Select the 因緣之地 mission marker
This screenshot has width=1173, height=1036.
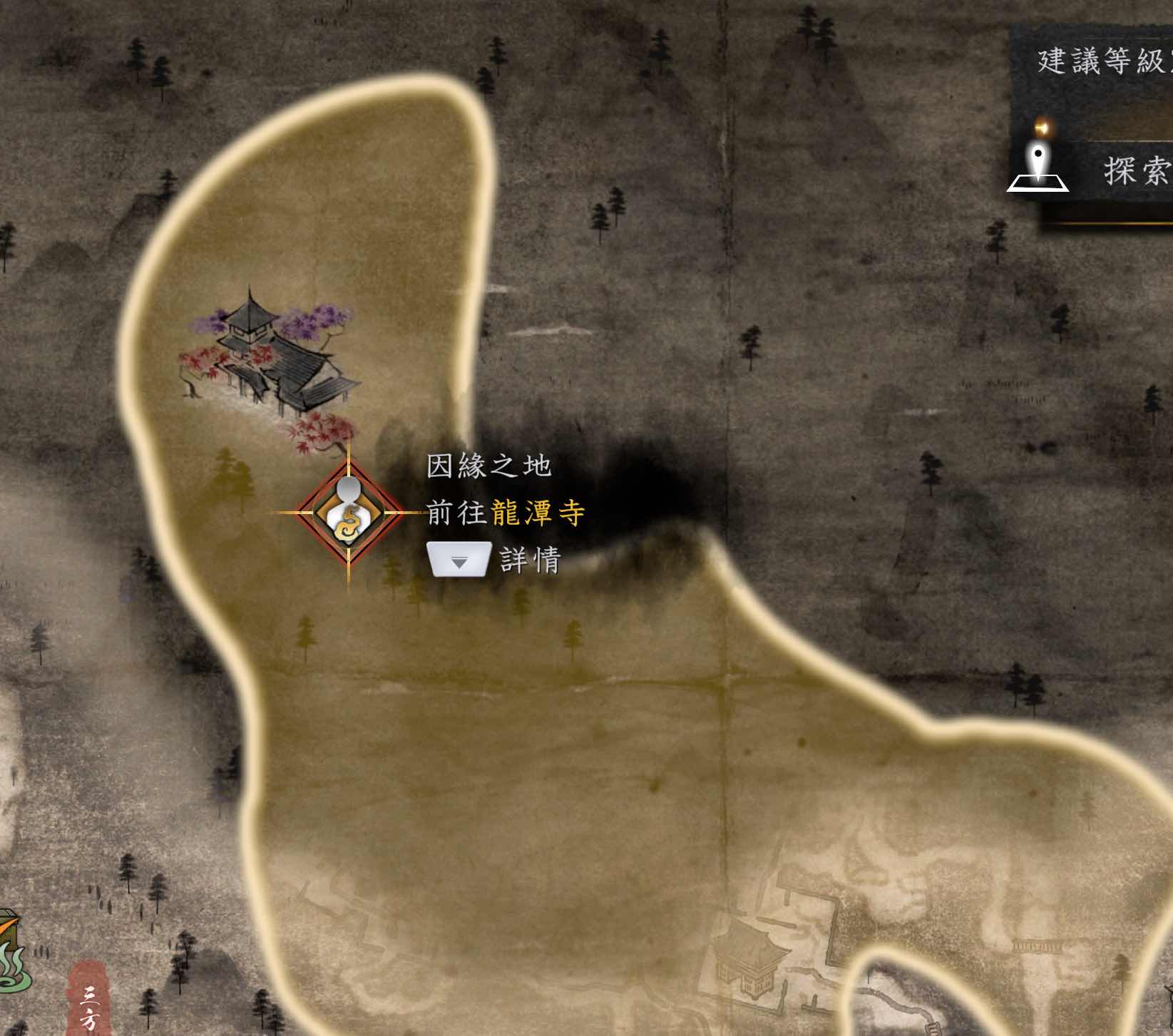click(349, 513)
